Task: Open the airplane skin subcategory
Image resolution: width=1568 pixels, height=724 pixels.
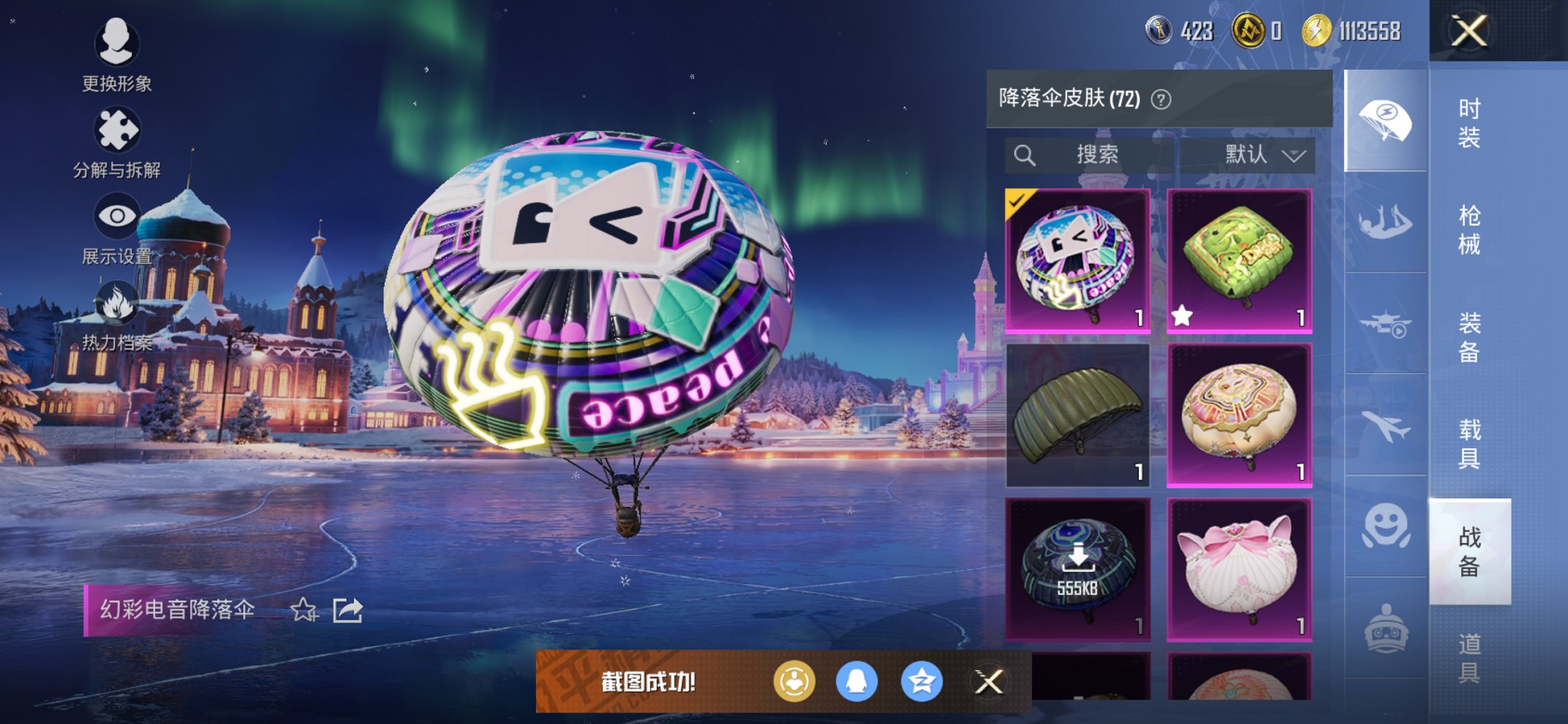Action: point(1385,426)
